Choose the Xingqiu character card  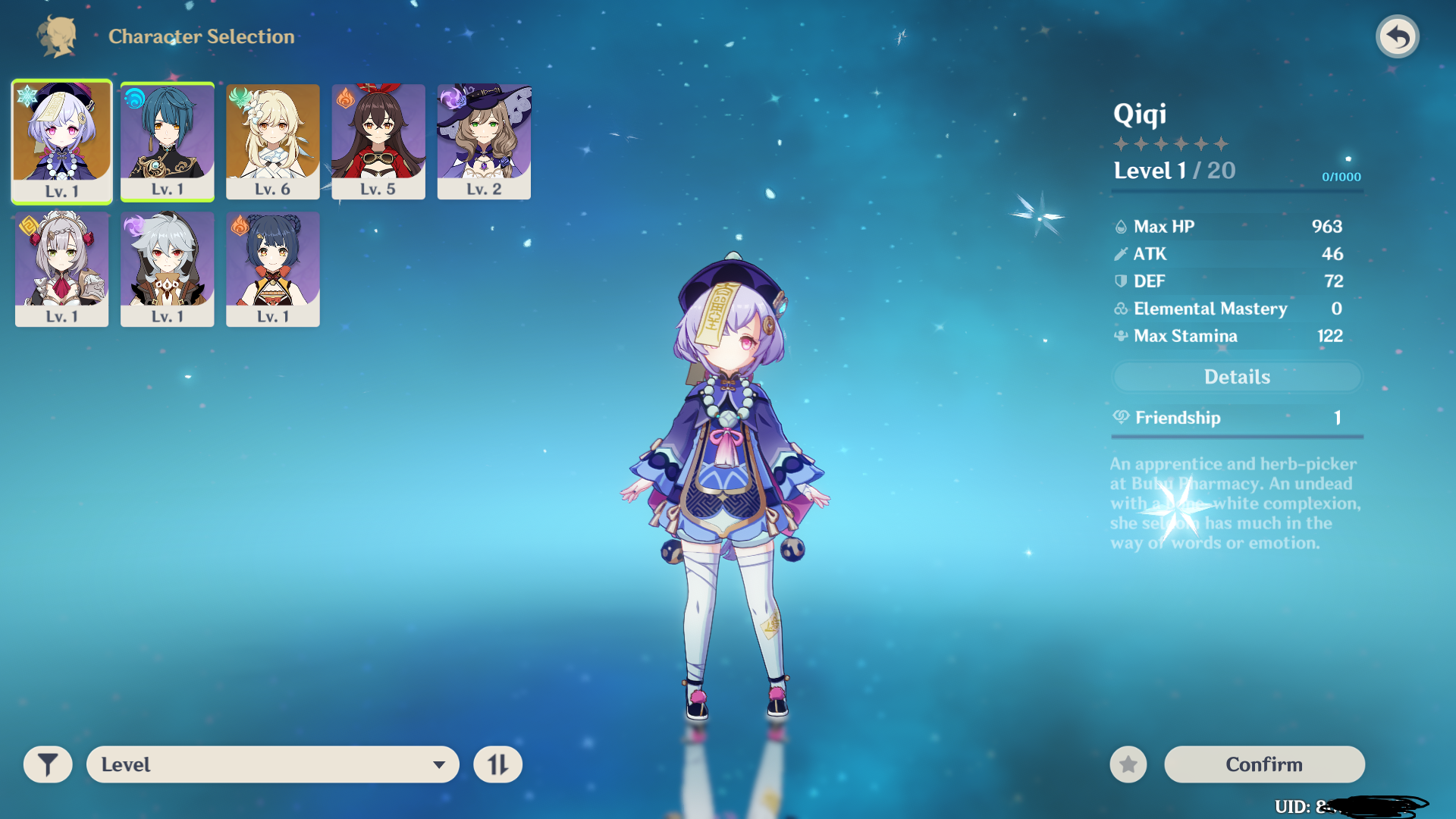[167, 141]
